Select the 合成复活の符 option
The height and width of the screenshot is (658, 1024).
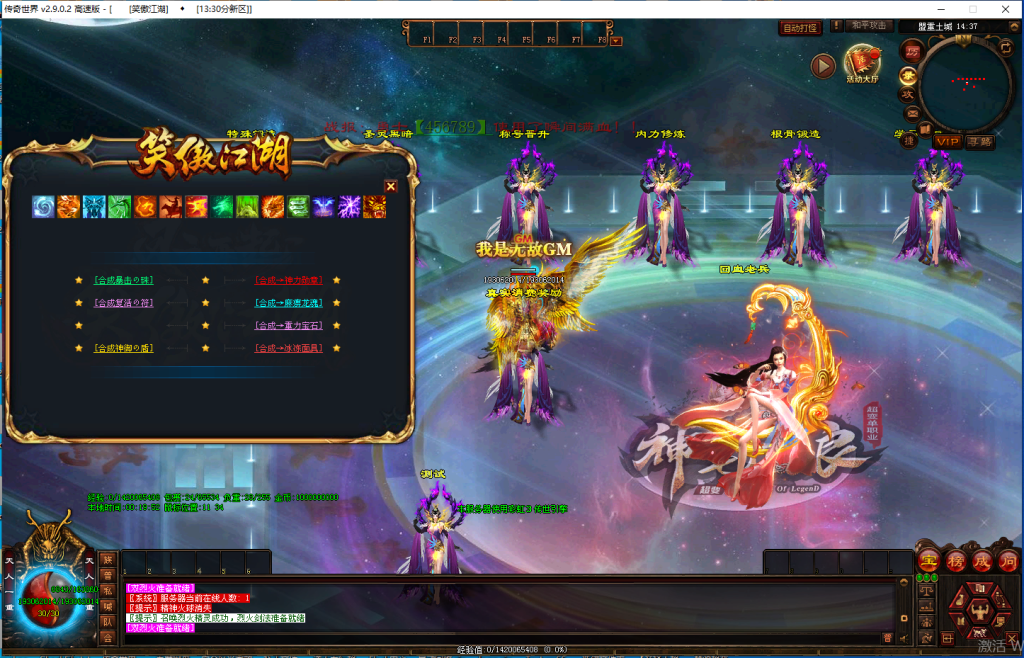(124, 302)
